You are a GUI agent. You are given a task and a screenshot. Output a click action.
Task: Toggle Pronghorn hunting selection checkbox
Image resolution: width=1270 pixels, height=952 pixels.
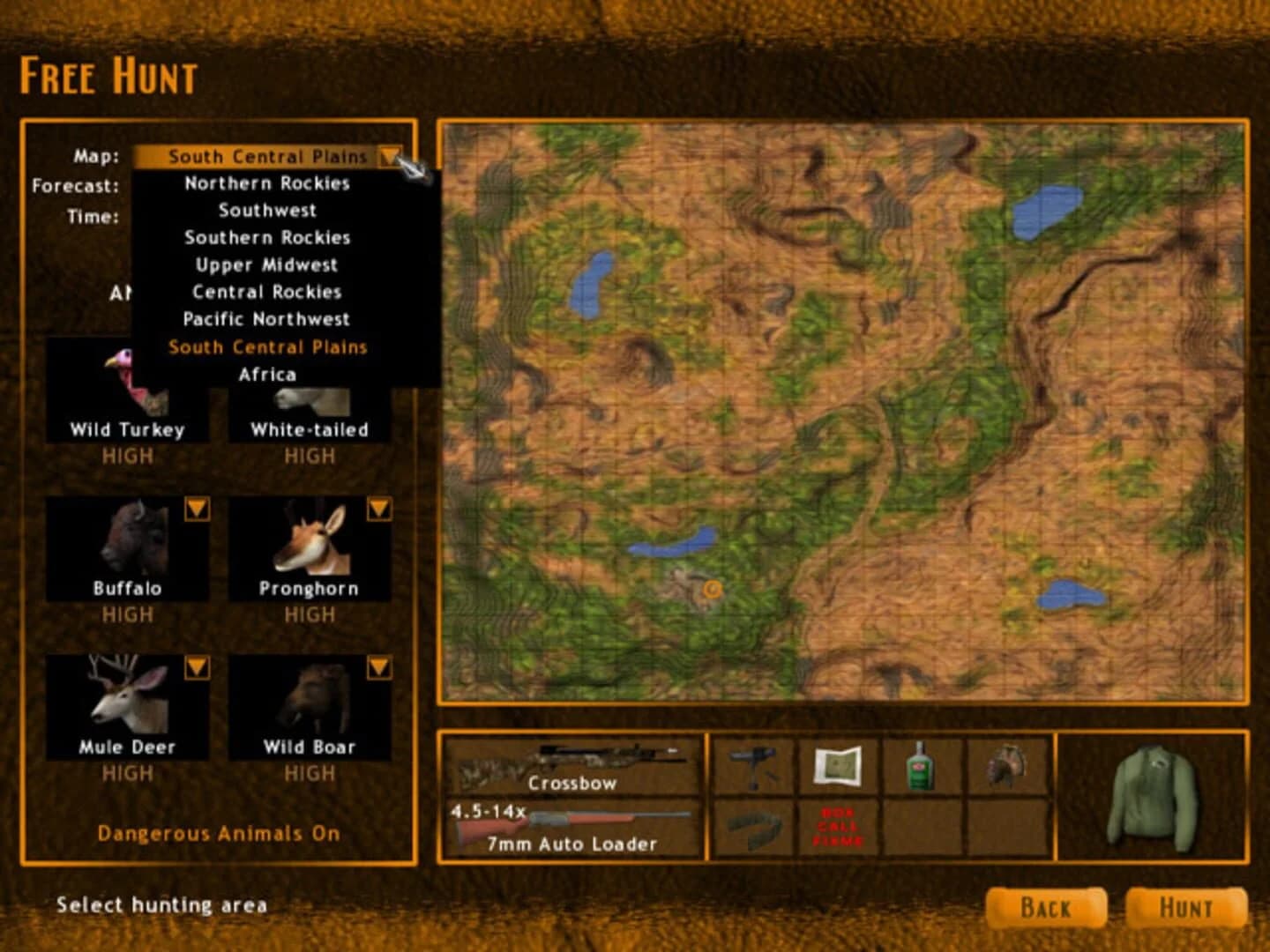coord(382,509)
